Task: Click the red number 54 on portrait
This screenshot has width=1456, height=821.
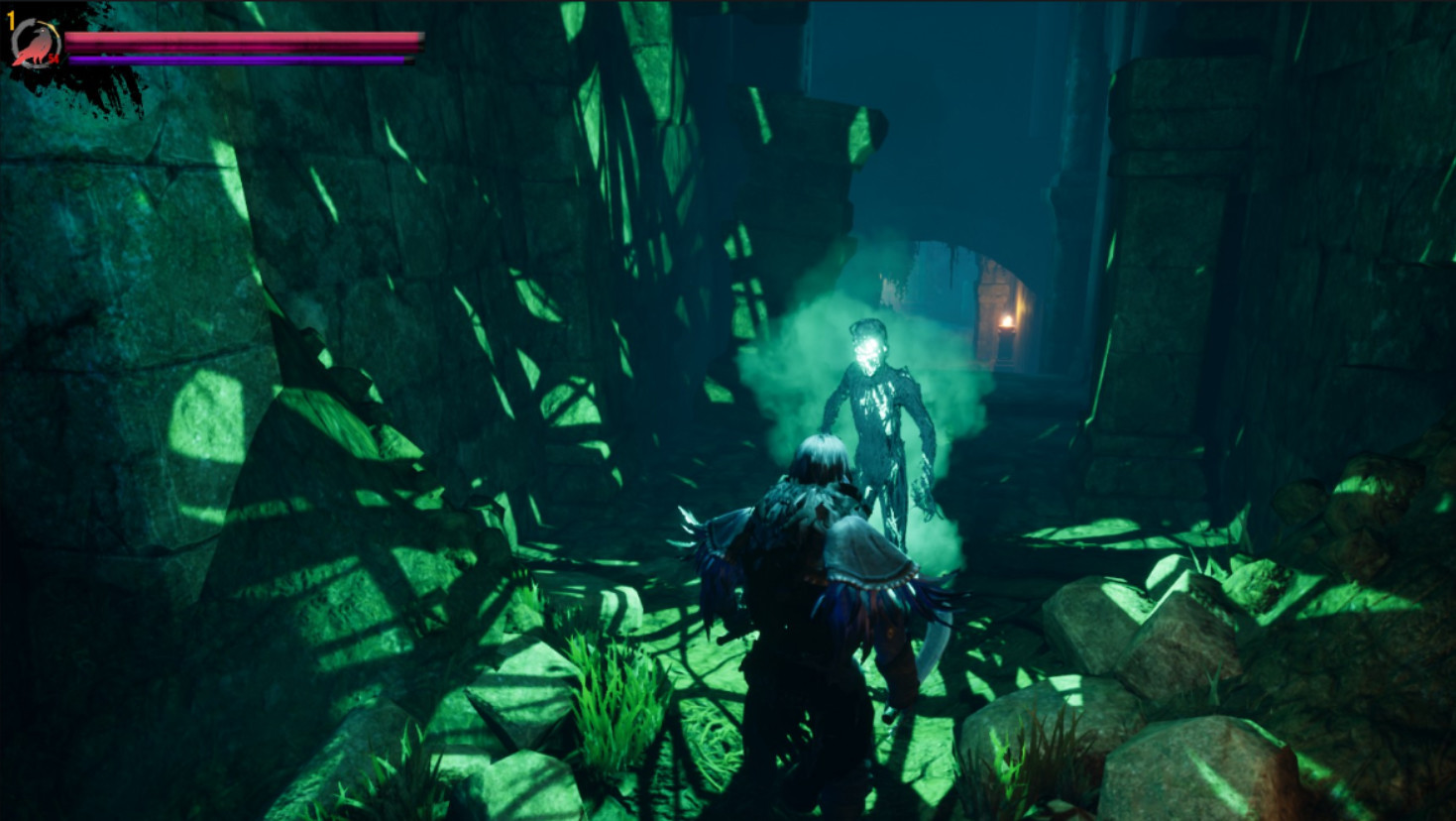Action: point(54,59)
